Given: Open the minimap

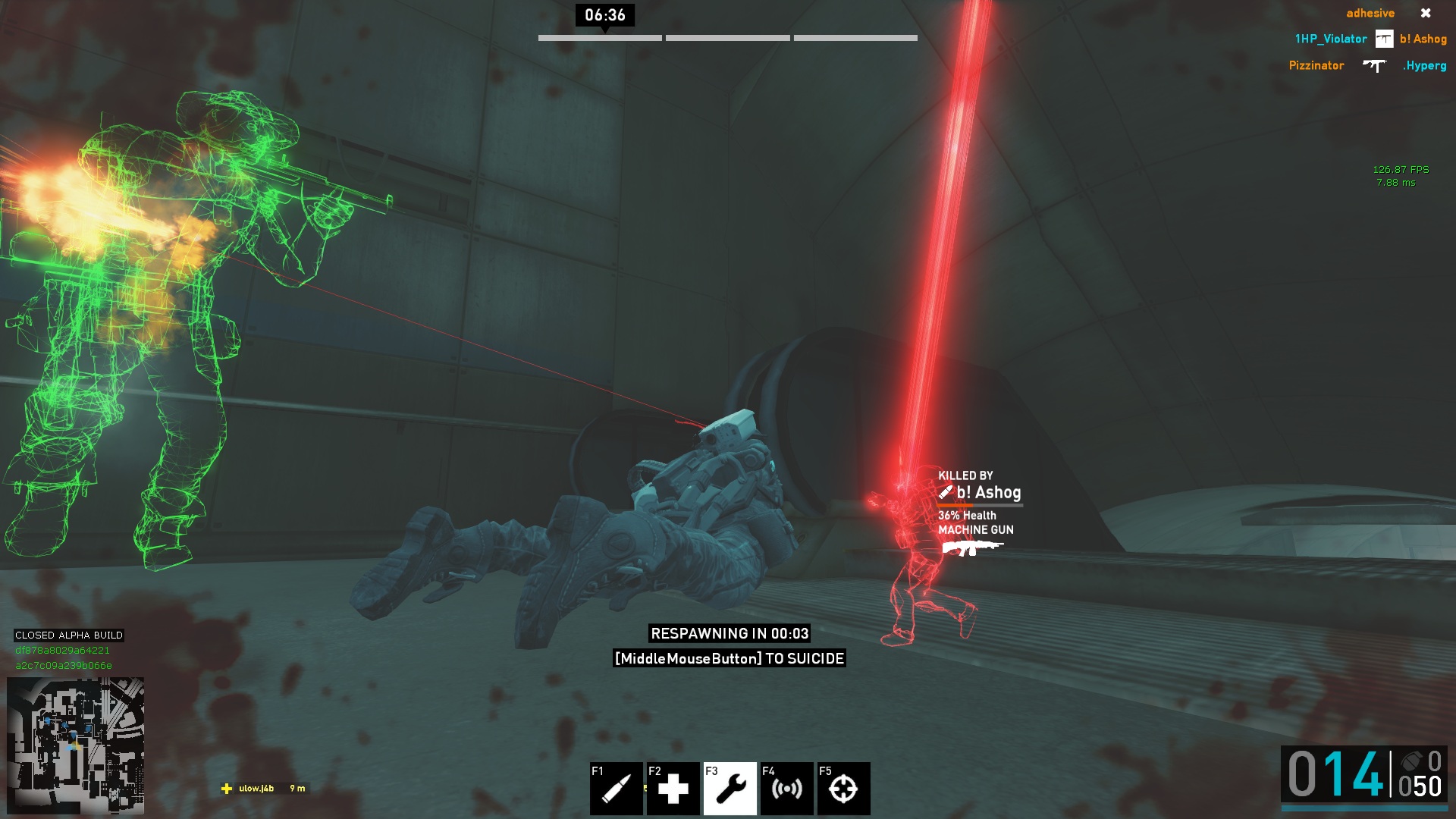Looking at the screenshot, I should (75, 745).
